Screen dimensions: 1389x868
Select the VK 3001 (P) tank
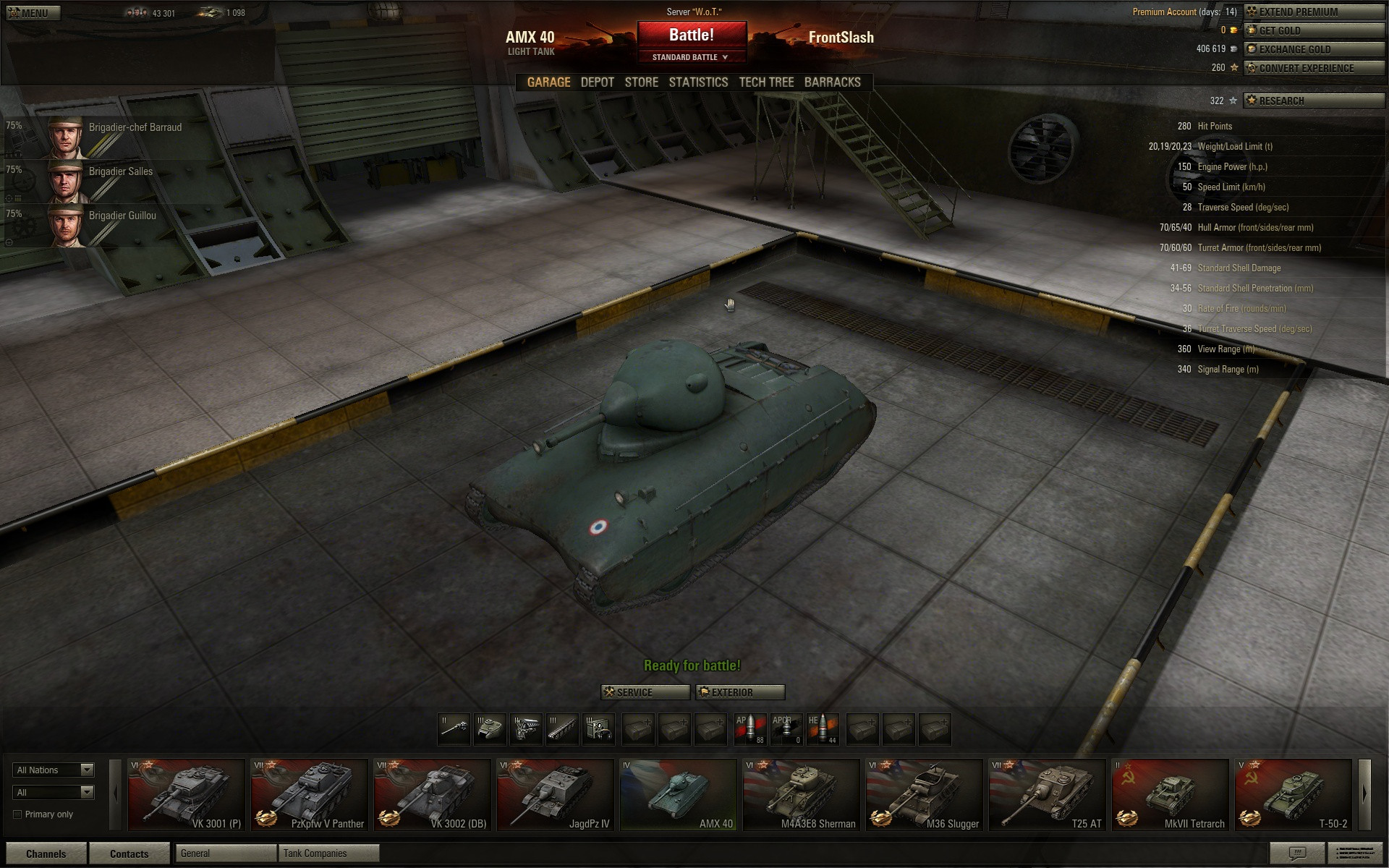[187, 794]
